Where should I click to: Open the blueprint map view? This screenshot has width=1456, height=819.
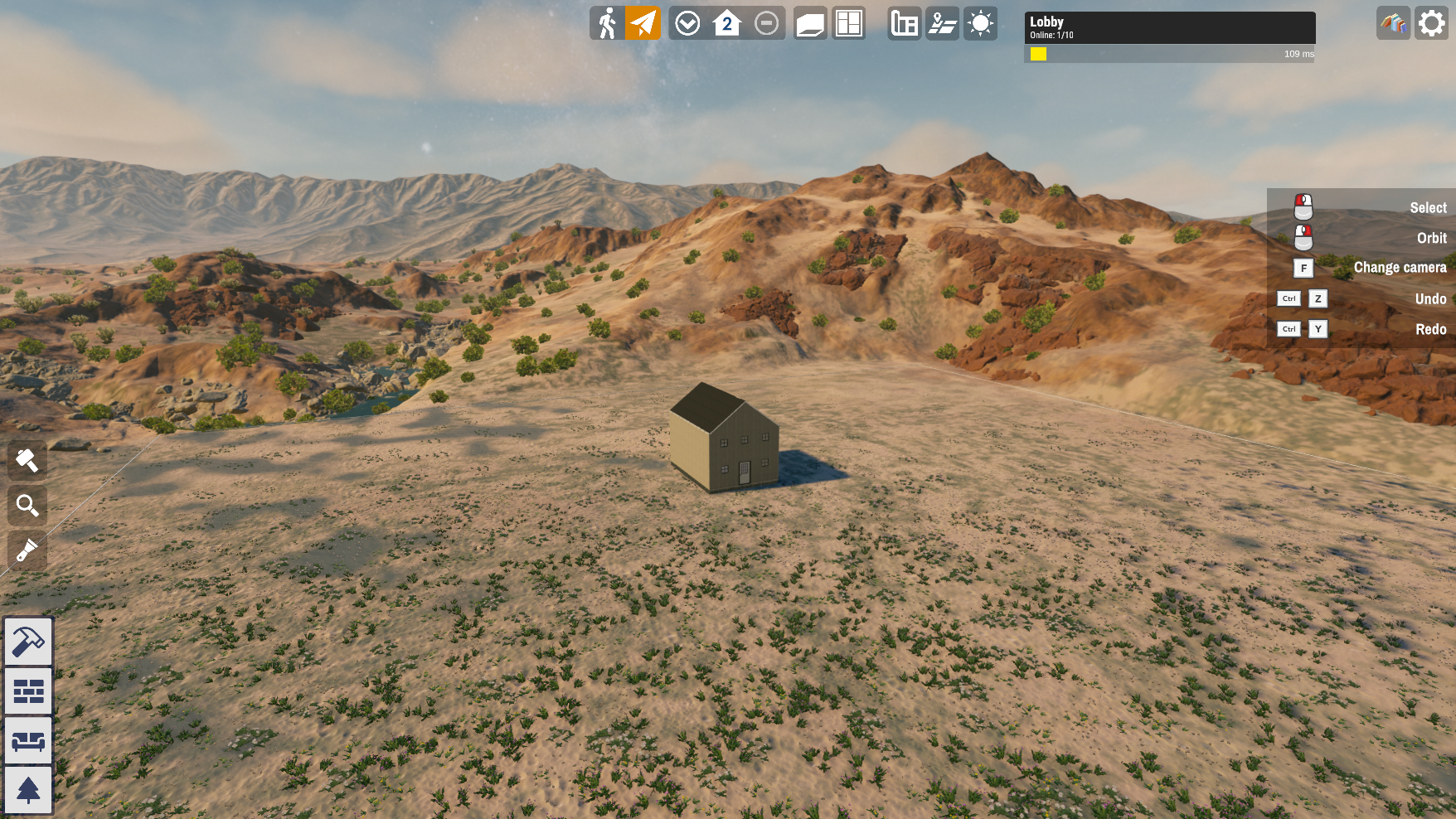(904, 23)
